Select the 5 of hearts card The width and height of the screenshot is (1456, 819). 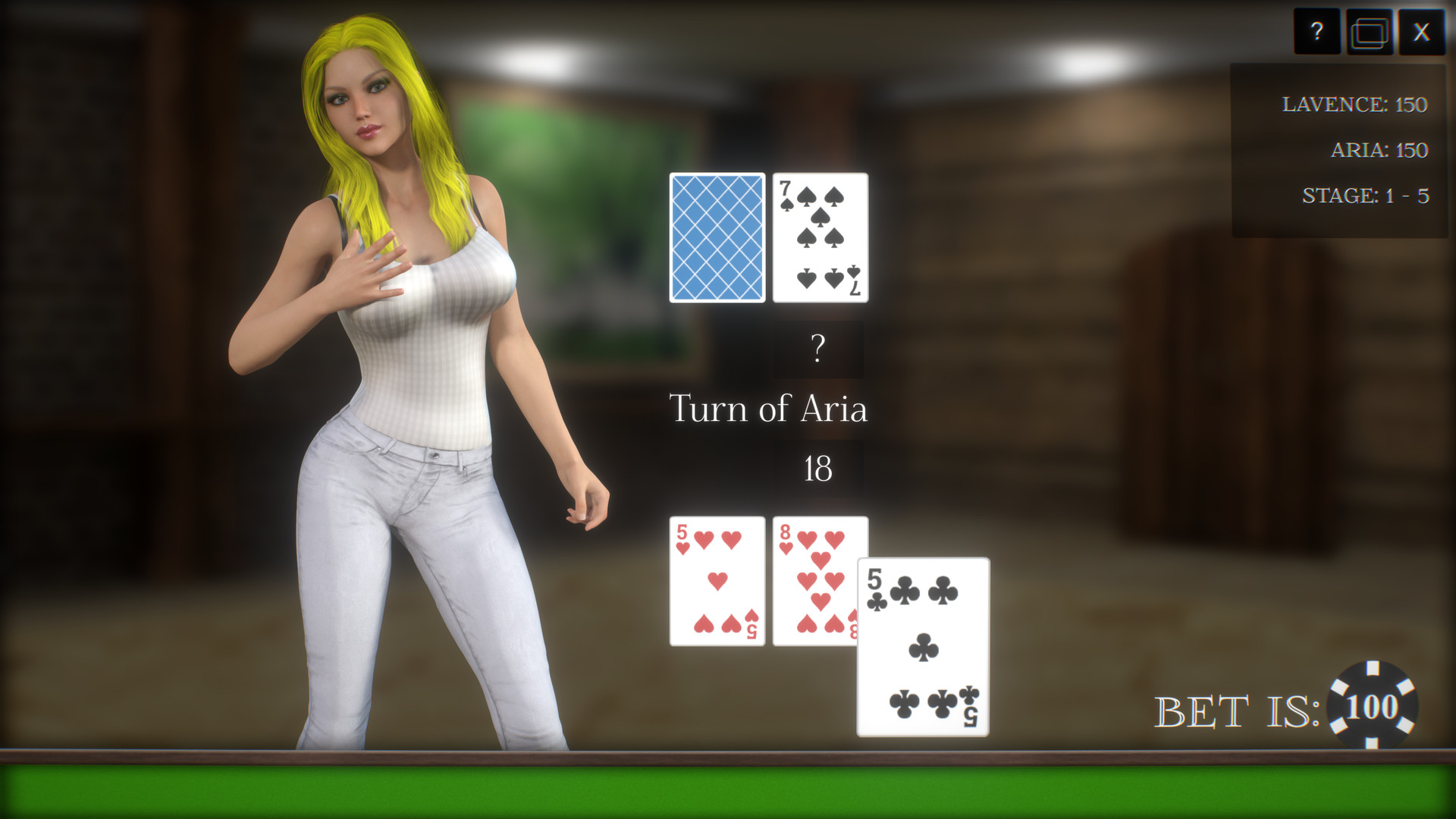(717, 580)
